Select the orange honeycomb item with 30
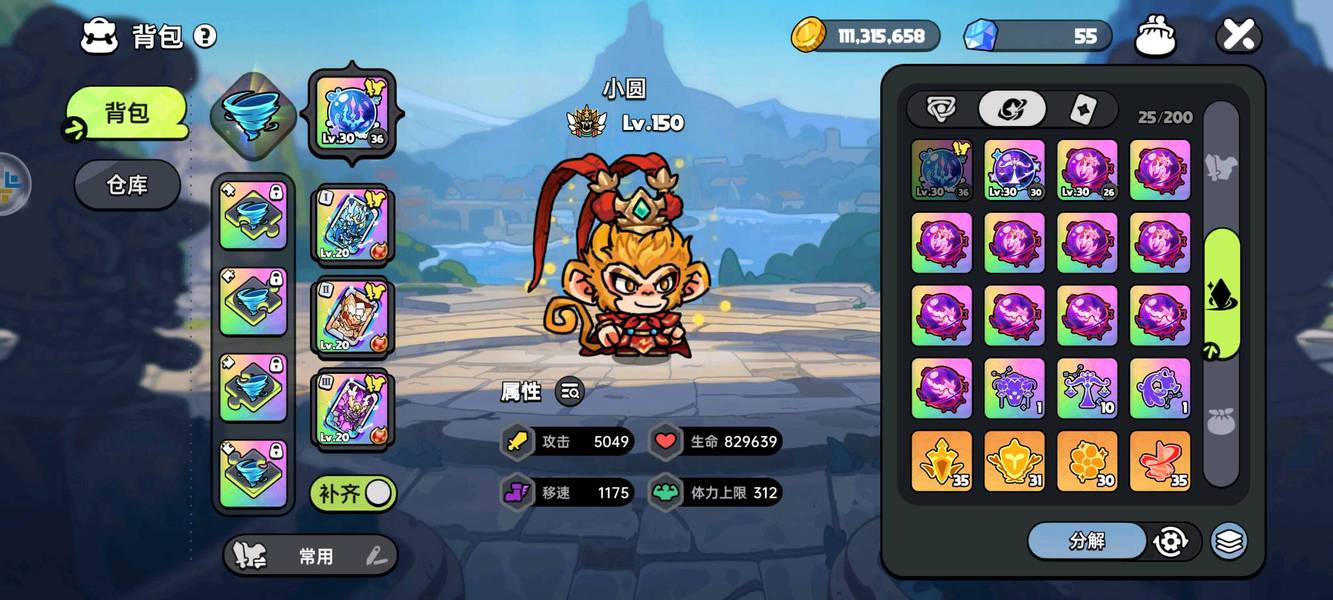 click(x=1087, y=461)
